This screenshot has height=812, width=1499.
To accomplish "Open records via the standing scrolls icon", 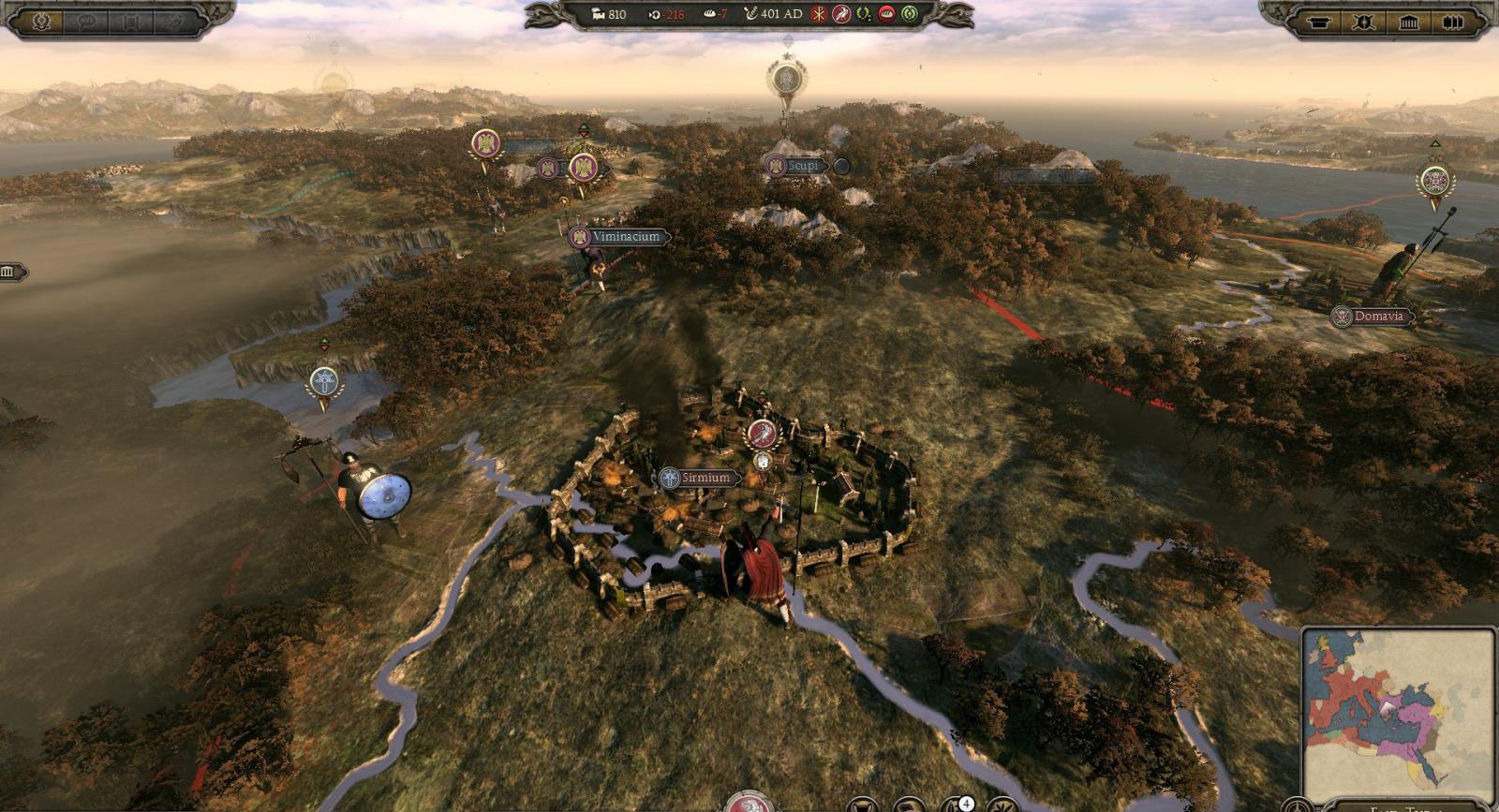I will point(1453,20).
